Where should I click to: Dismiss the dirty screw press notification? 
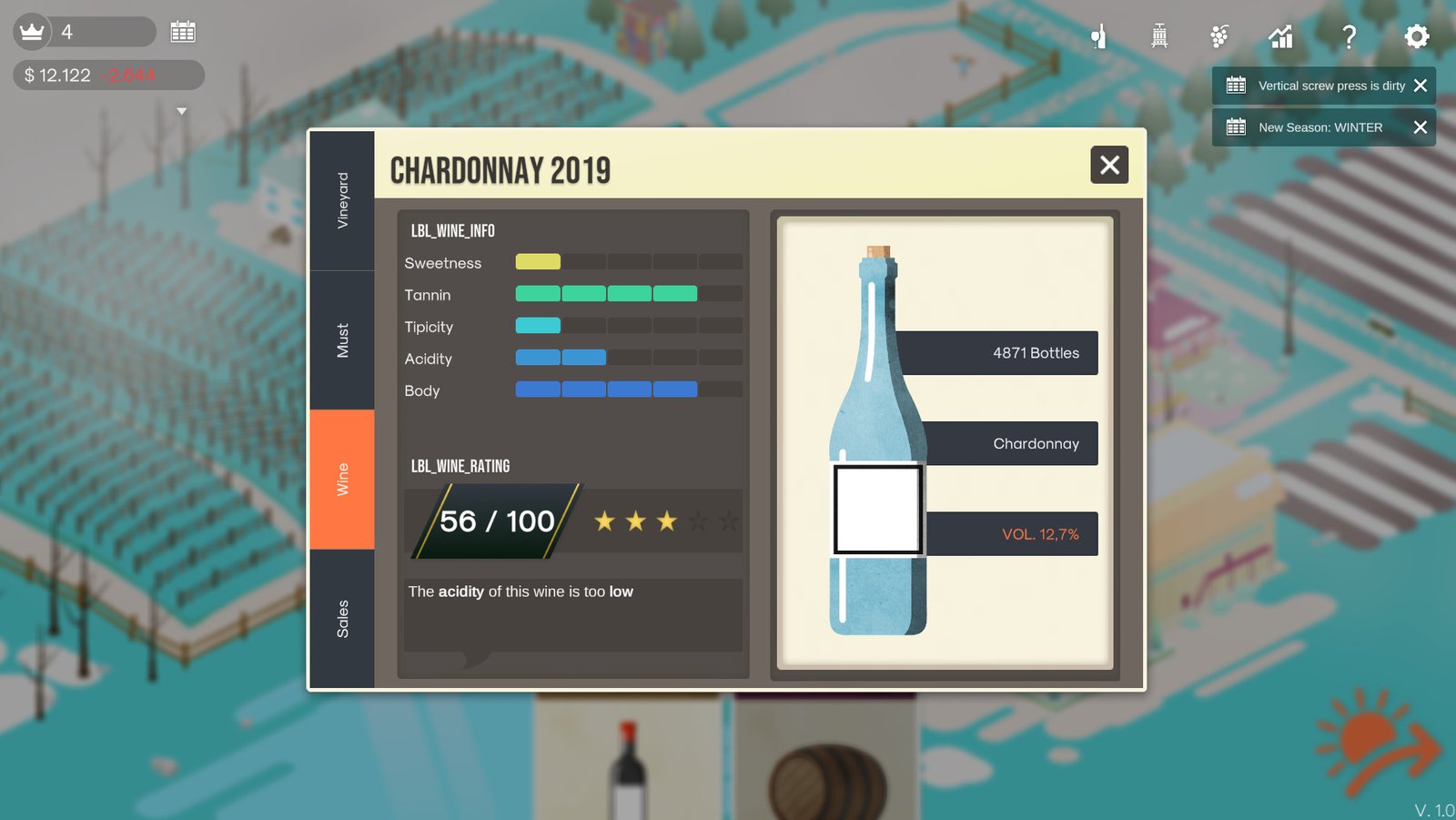click(x=1420, y=85)
